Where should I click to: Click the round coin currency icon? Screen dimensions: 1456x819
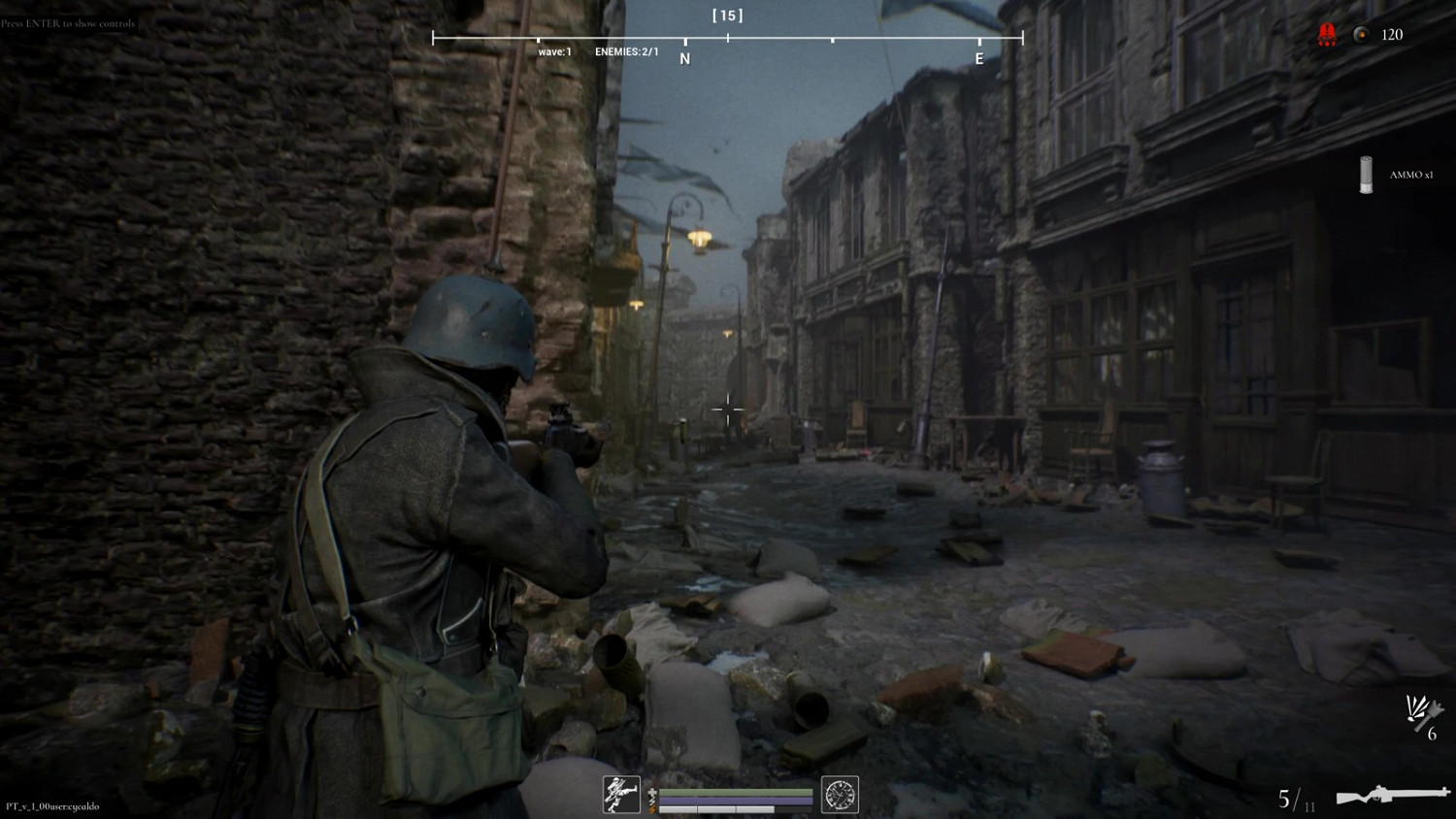1362,35
